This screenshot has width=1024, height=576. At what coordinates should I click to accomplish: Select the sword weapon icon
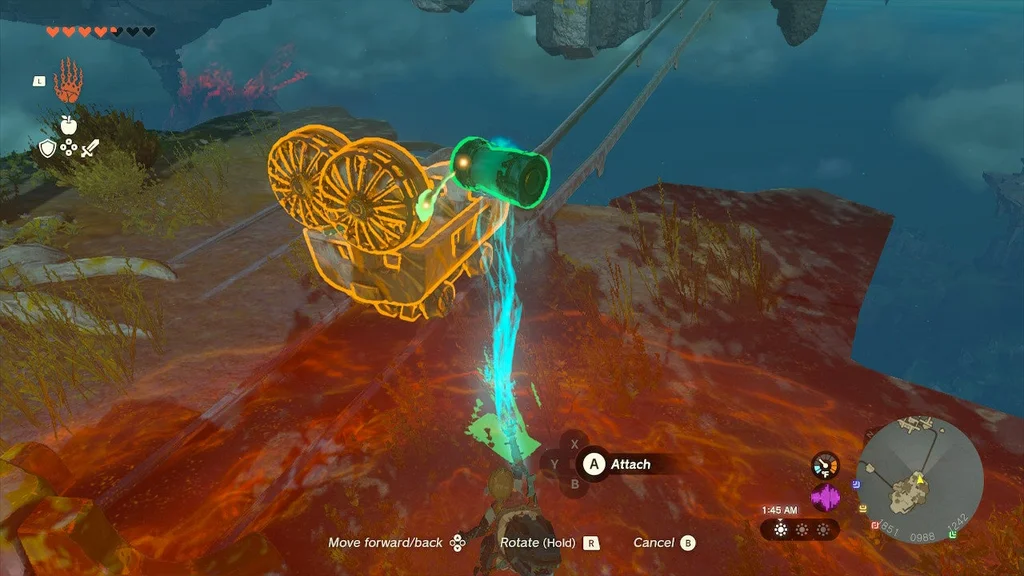coord(90,149)
